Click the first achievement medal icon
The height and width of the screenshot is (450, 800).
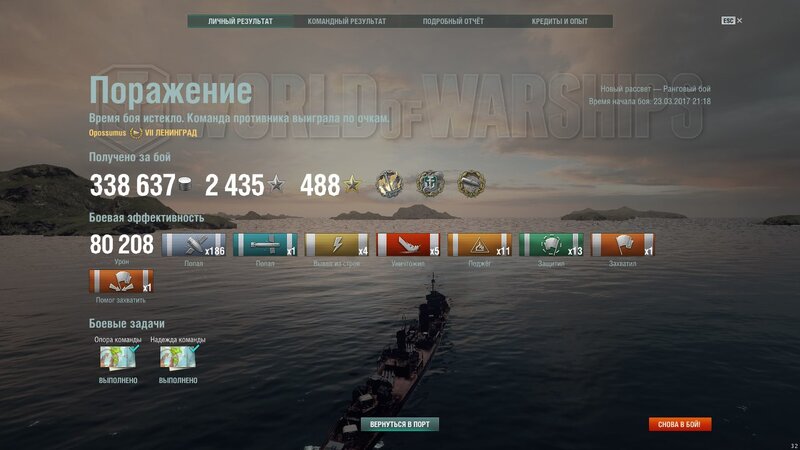coord(389,184)
